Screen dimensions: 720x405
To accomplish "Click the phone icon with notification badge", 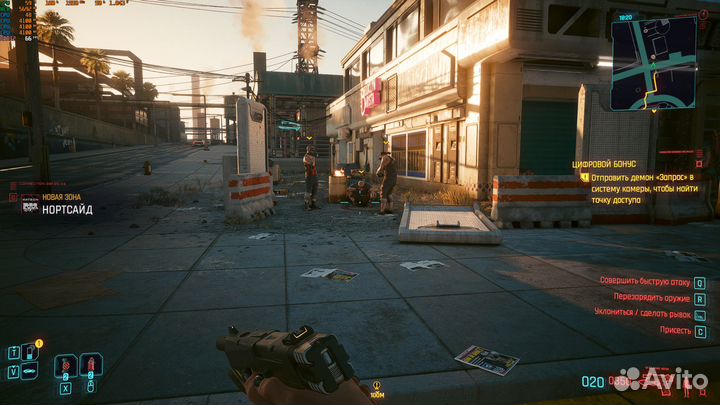I will click(30, 351).
